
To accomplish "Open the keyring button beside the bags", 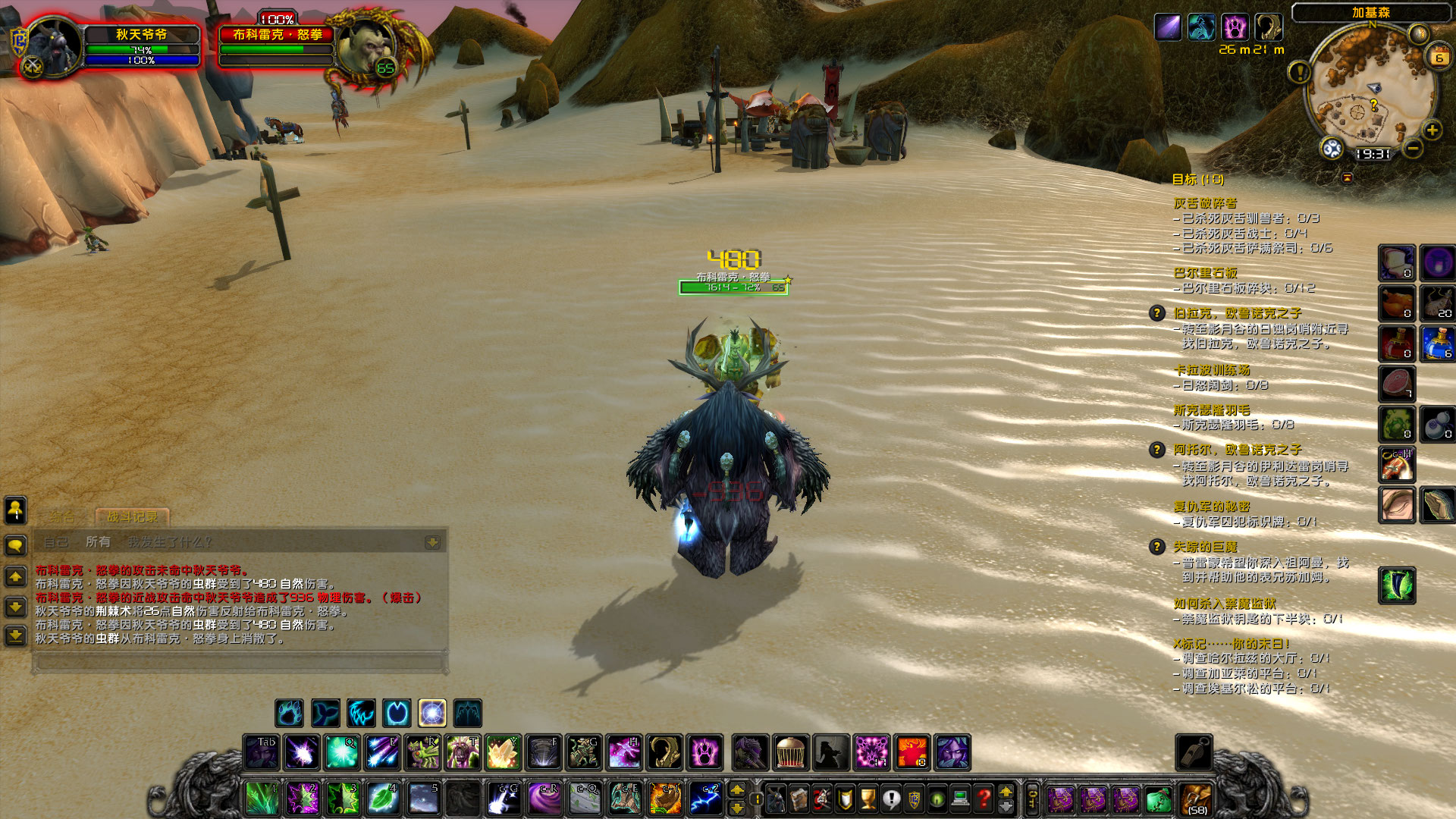I will point(1031,799).
